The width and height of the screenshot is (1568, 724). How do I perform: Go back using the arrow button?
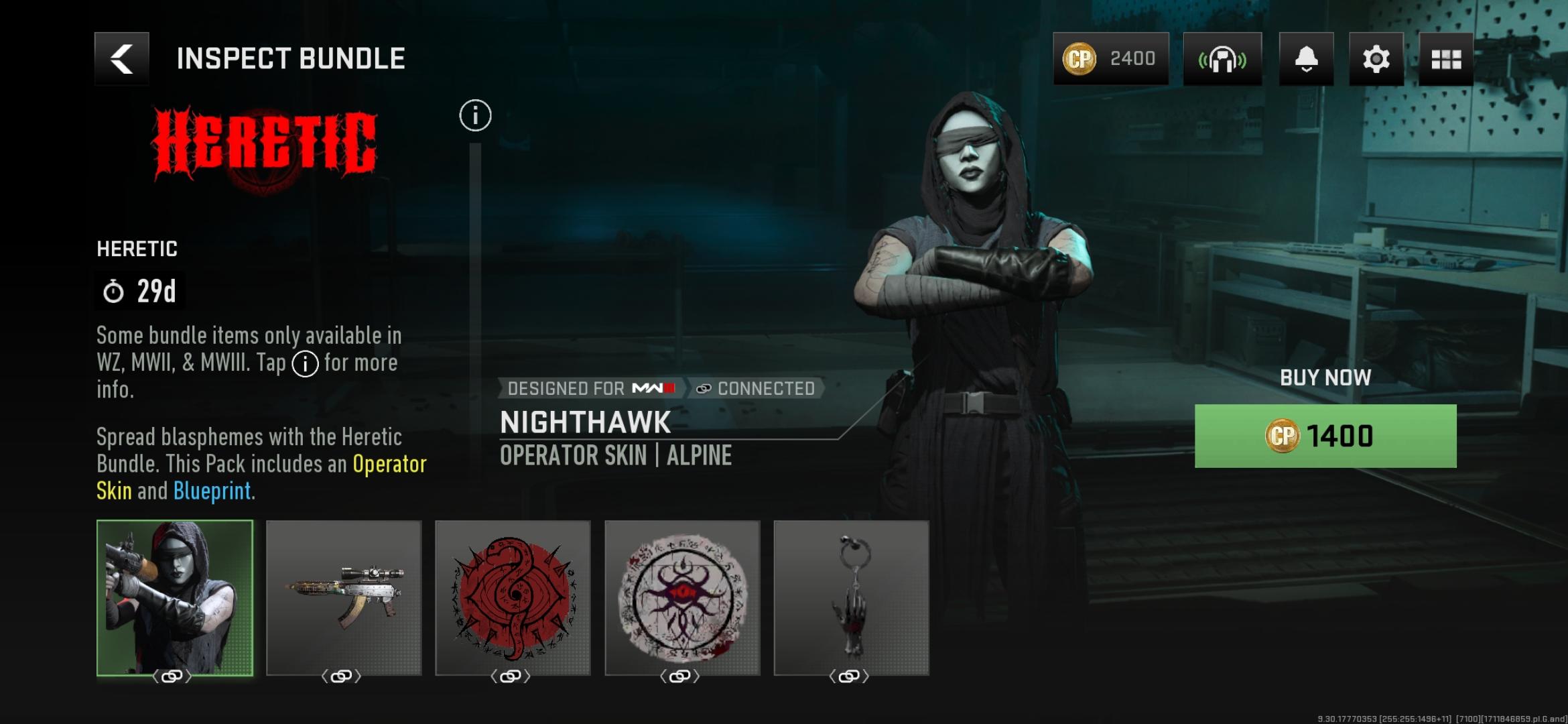pyautogui.click(x=122, y=59)
